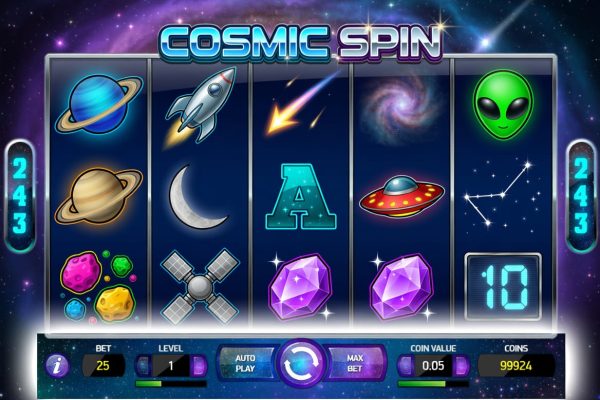Viewport: 600px width, 400px height.
Task: Adjust the coin value slider bar
Action: (432, 383)
